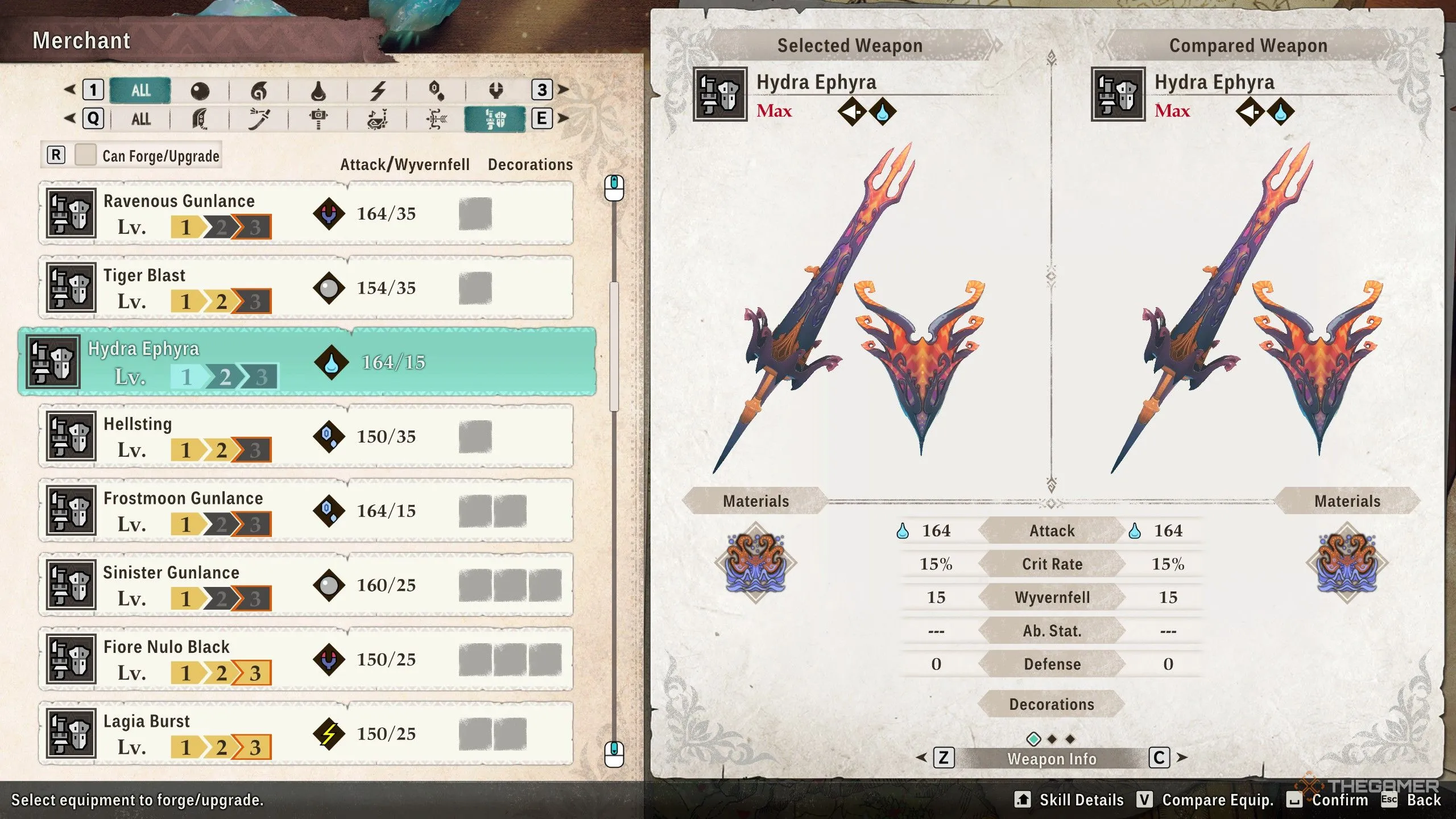Show all weapon types with ALL tab
1456x819 pixels.
[x=140, y=119]
